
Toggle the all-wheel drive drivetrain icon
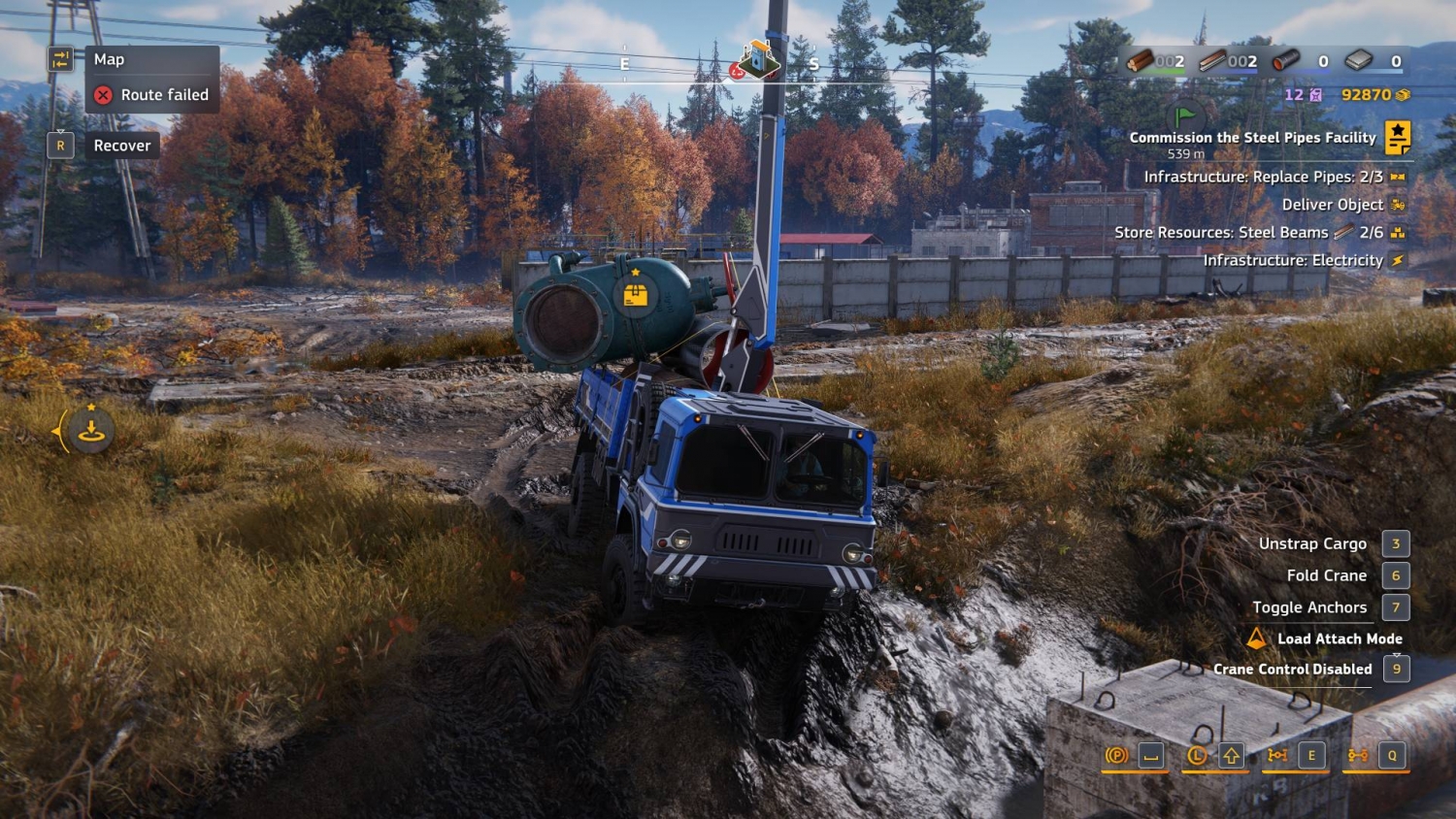pyautogui.click(x=1358, y=755)
